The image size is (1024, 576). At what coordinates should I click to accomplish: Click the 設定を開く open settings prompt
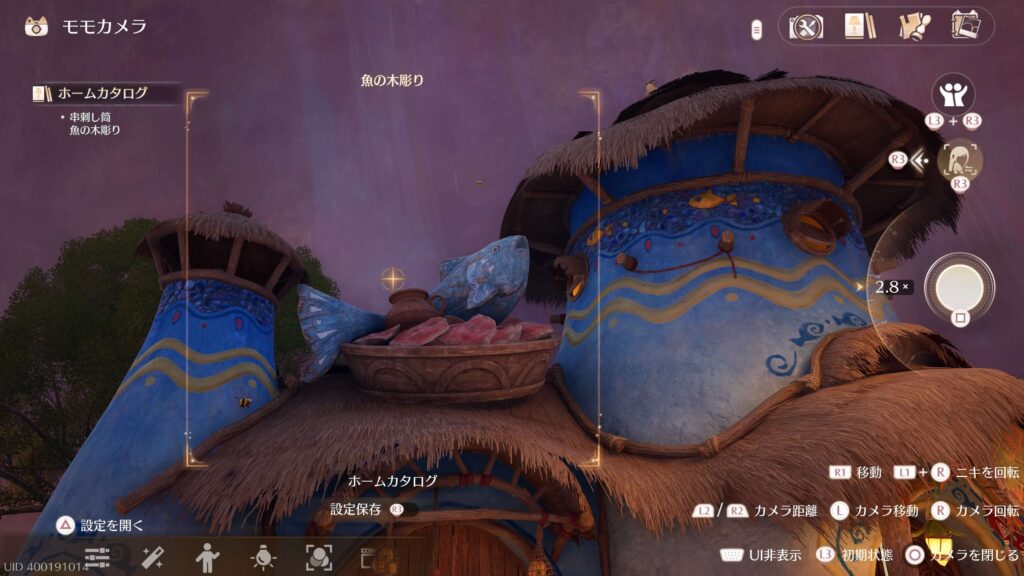100,525
